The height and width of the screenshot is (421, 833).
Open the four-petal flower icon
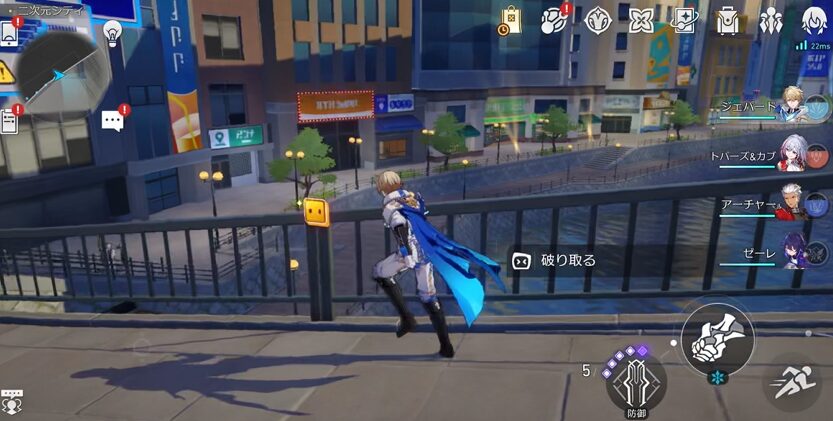tap(641, 20)
